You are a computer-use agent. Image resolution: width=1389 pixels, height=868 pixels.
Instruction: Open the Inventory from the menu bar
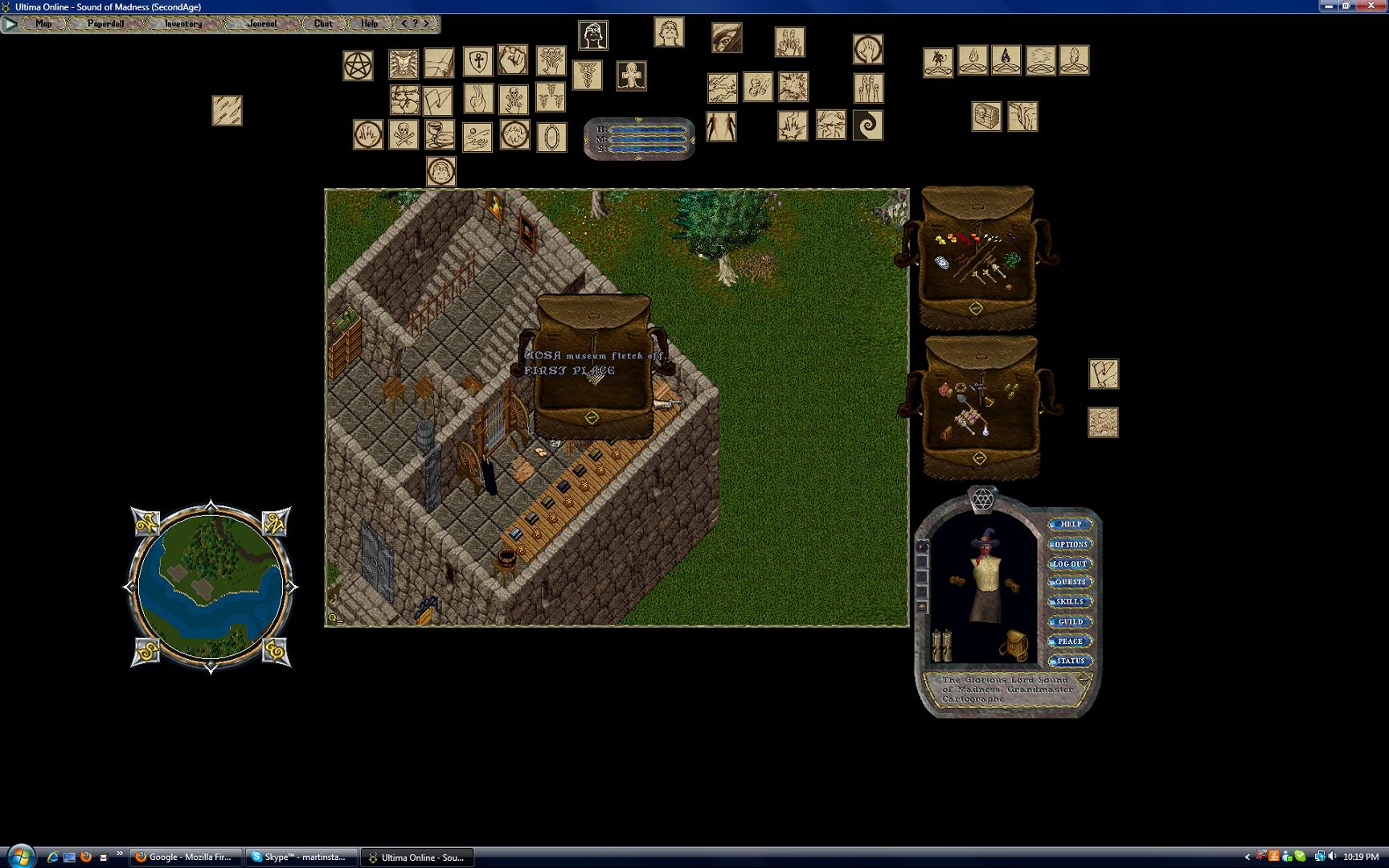(183, 24)
